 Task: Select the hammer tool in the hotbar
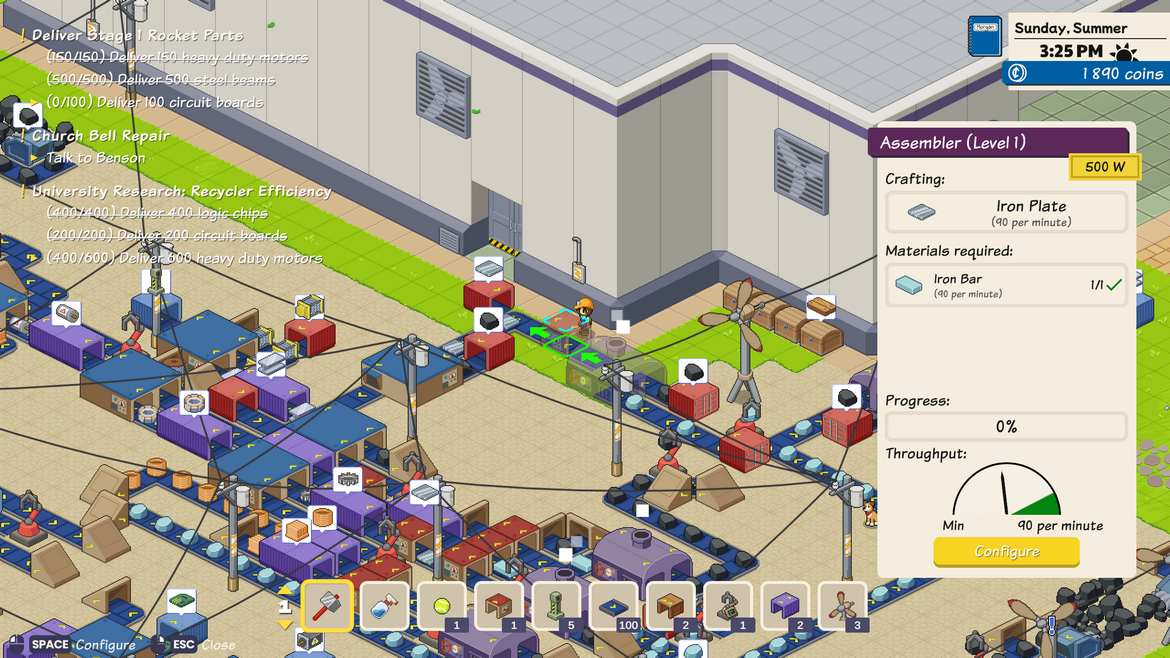click(x=327, y=606)
